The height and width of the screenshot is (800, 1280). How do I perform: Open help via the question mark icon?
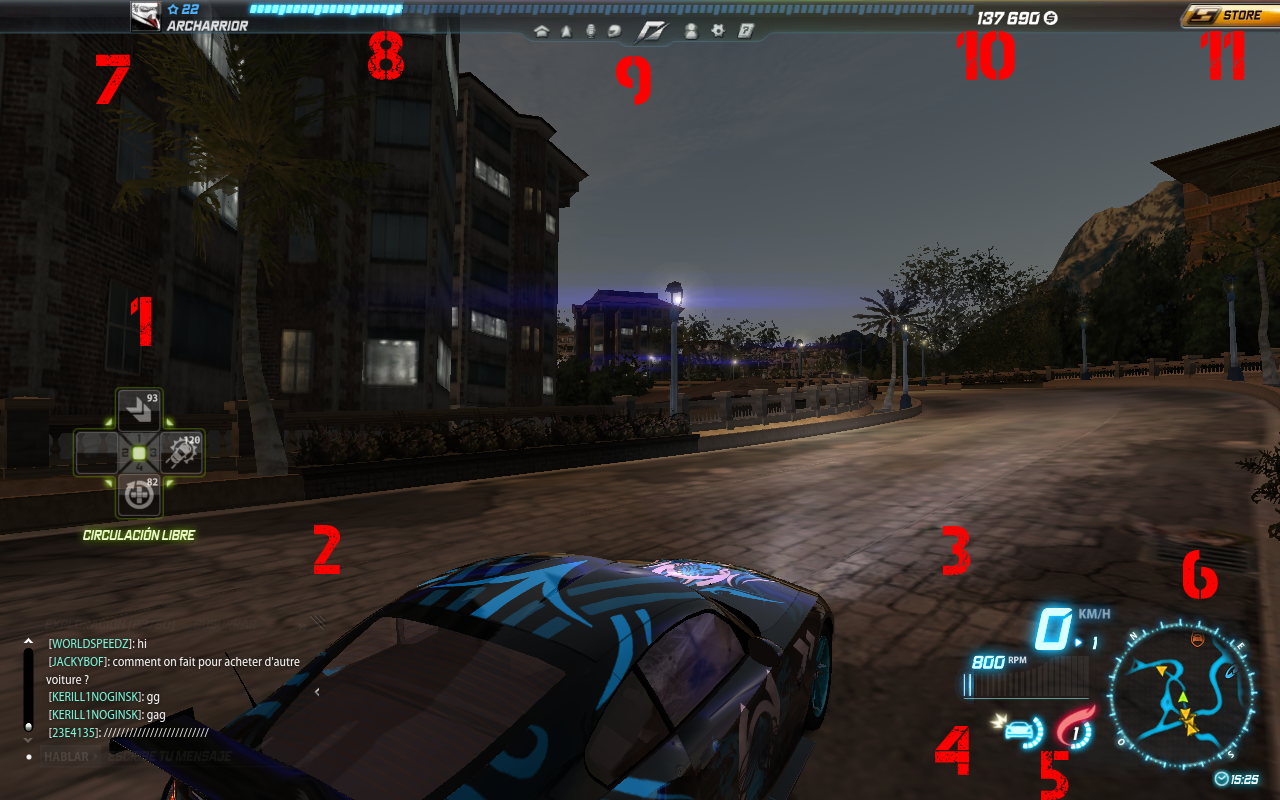[x=744, y=31]
